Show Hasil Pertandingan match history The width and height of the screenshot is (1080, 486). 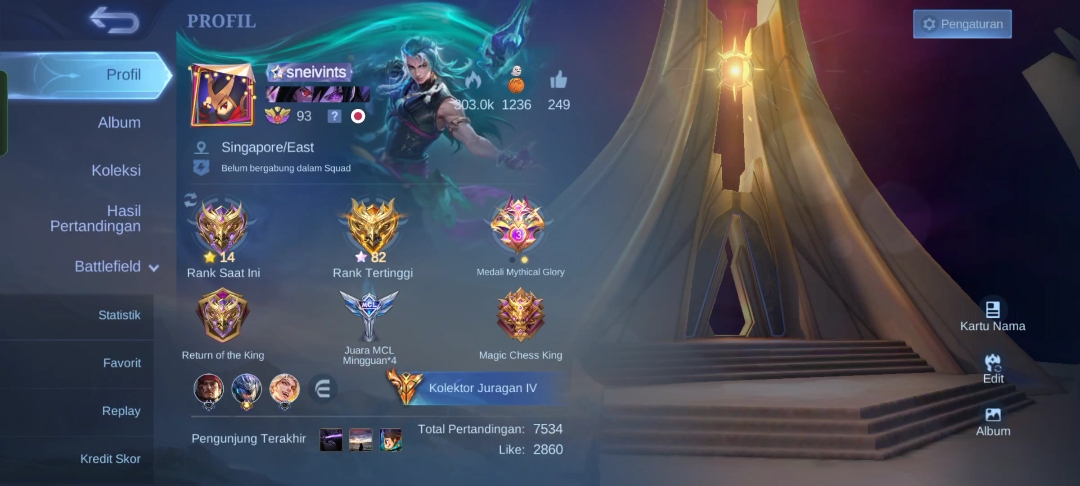96,218
